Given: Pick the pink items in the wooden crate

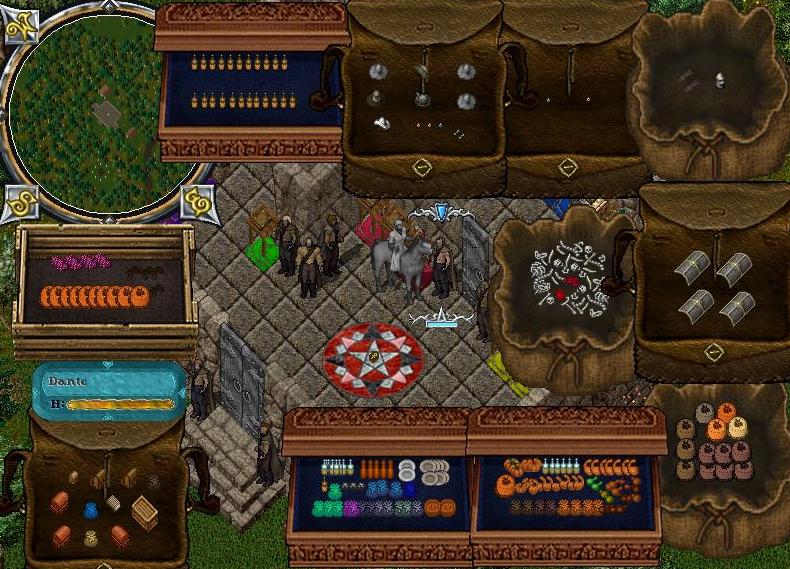Looking at the screenshot, I should (x=80, y=262).
